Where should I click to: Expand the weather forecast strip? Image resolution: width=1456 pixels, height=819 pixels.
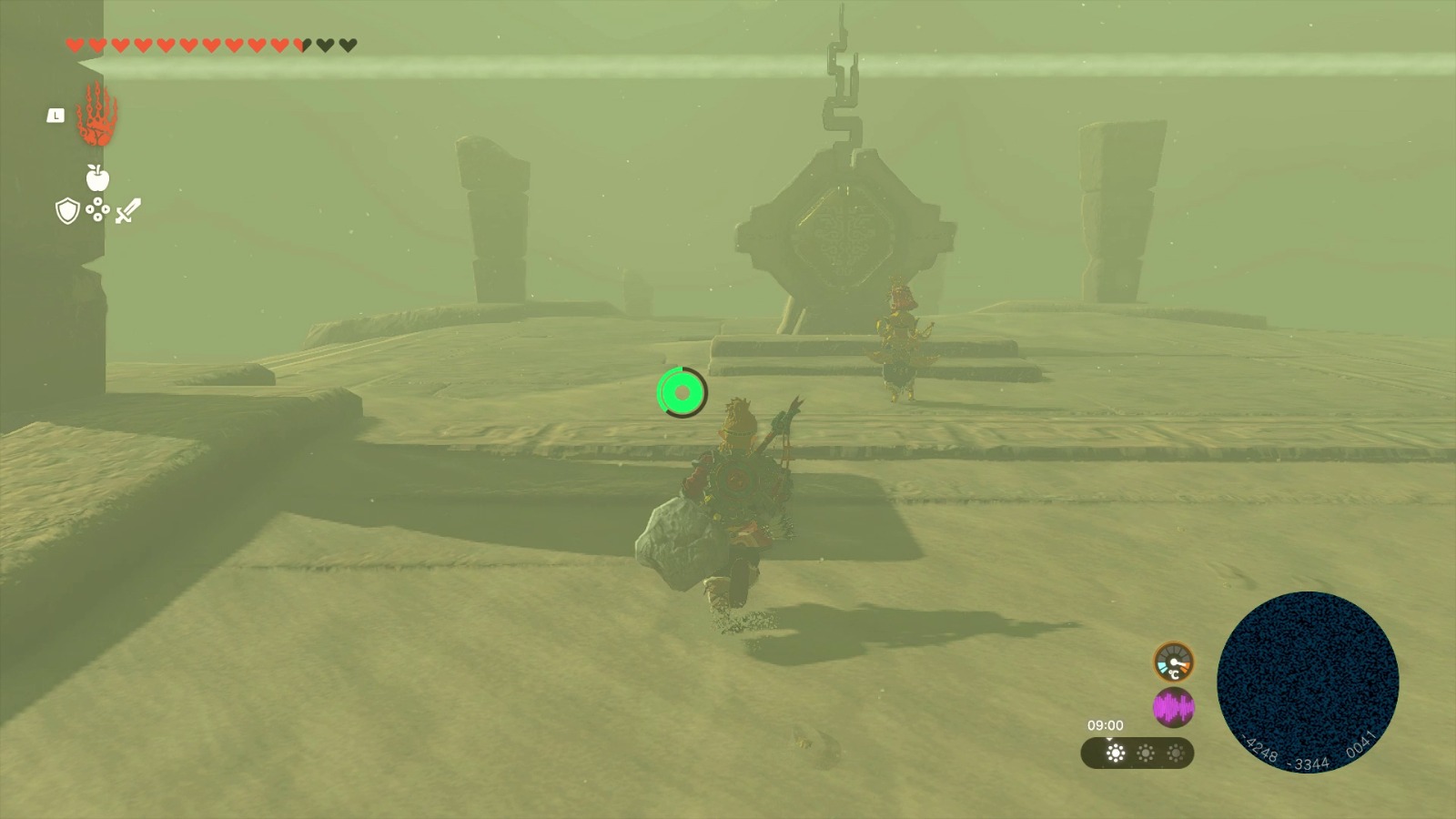(1137, 753)
